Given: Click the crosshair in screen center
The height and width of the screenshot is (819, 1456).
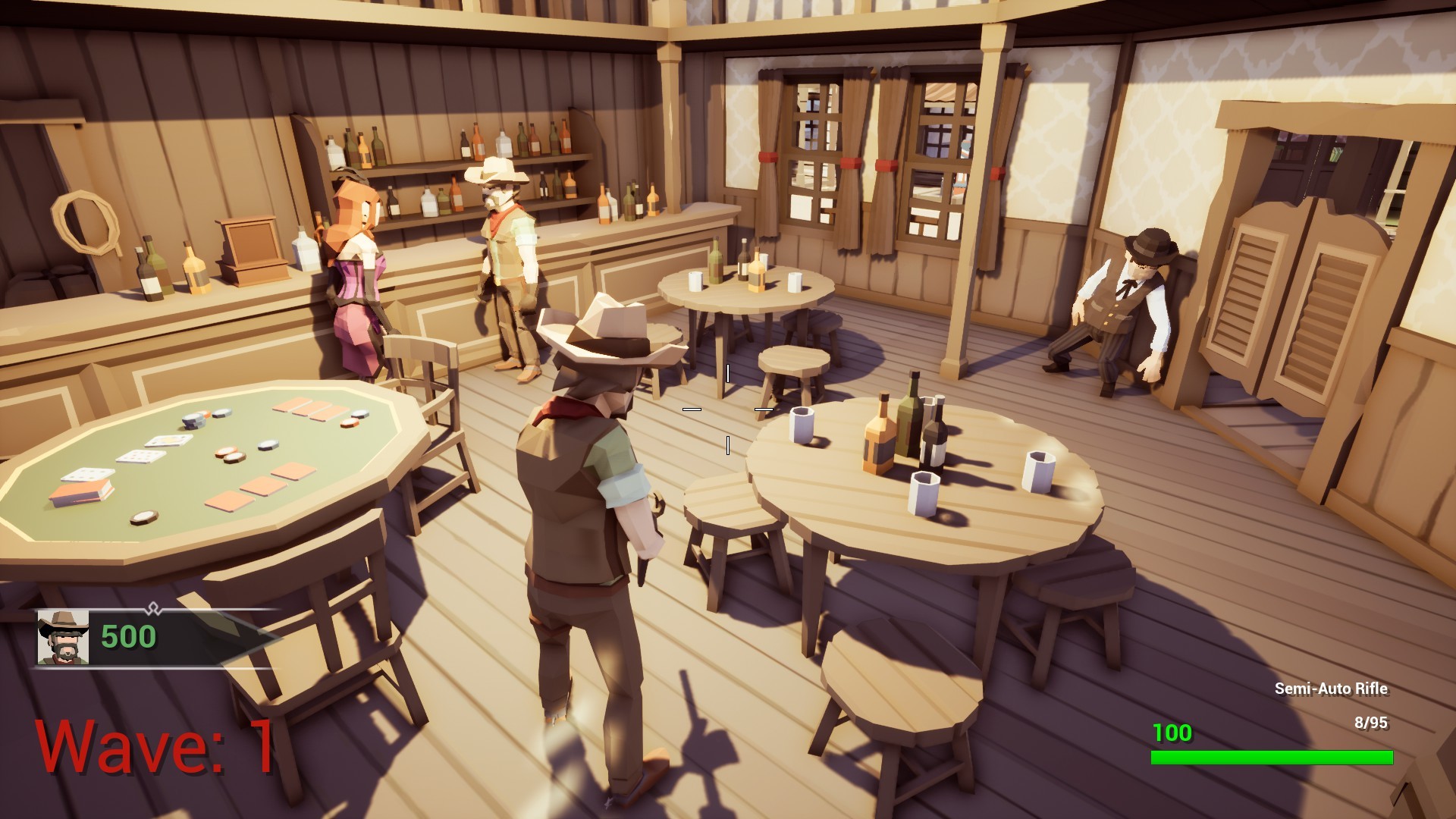Looking at the screenshot, I should 728,409.
